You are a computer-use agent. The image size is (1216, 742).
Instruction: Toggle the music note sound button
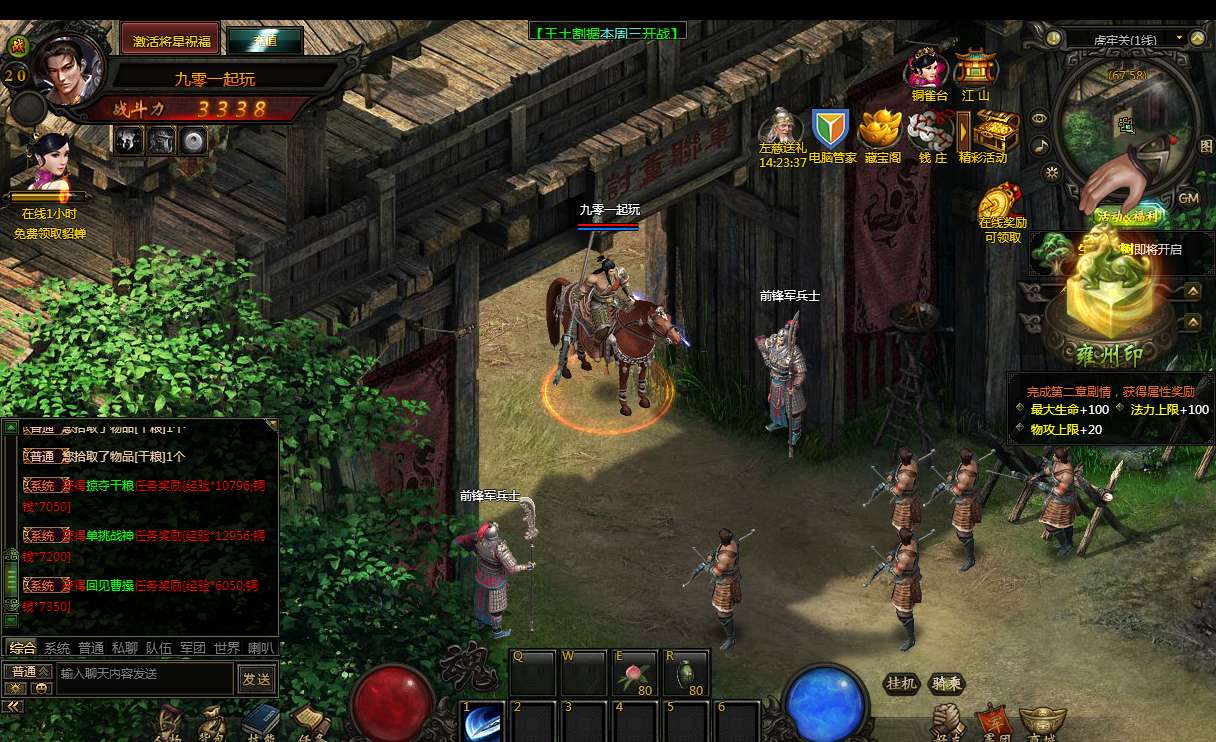[1041, 146]
